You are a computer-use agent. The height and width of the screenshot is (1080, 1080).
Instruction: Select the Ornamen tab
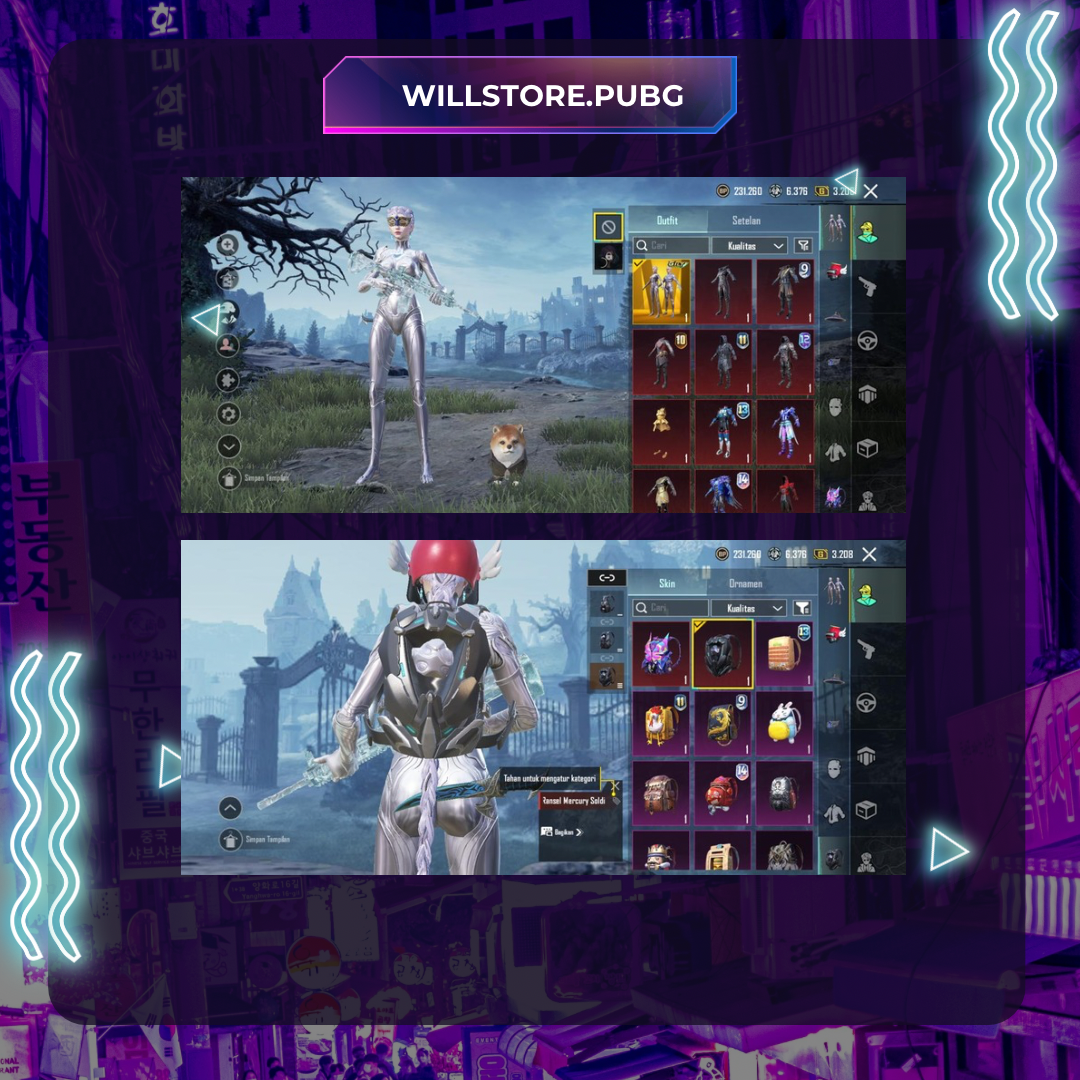click(x=745, y=583)
